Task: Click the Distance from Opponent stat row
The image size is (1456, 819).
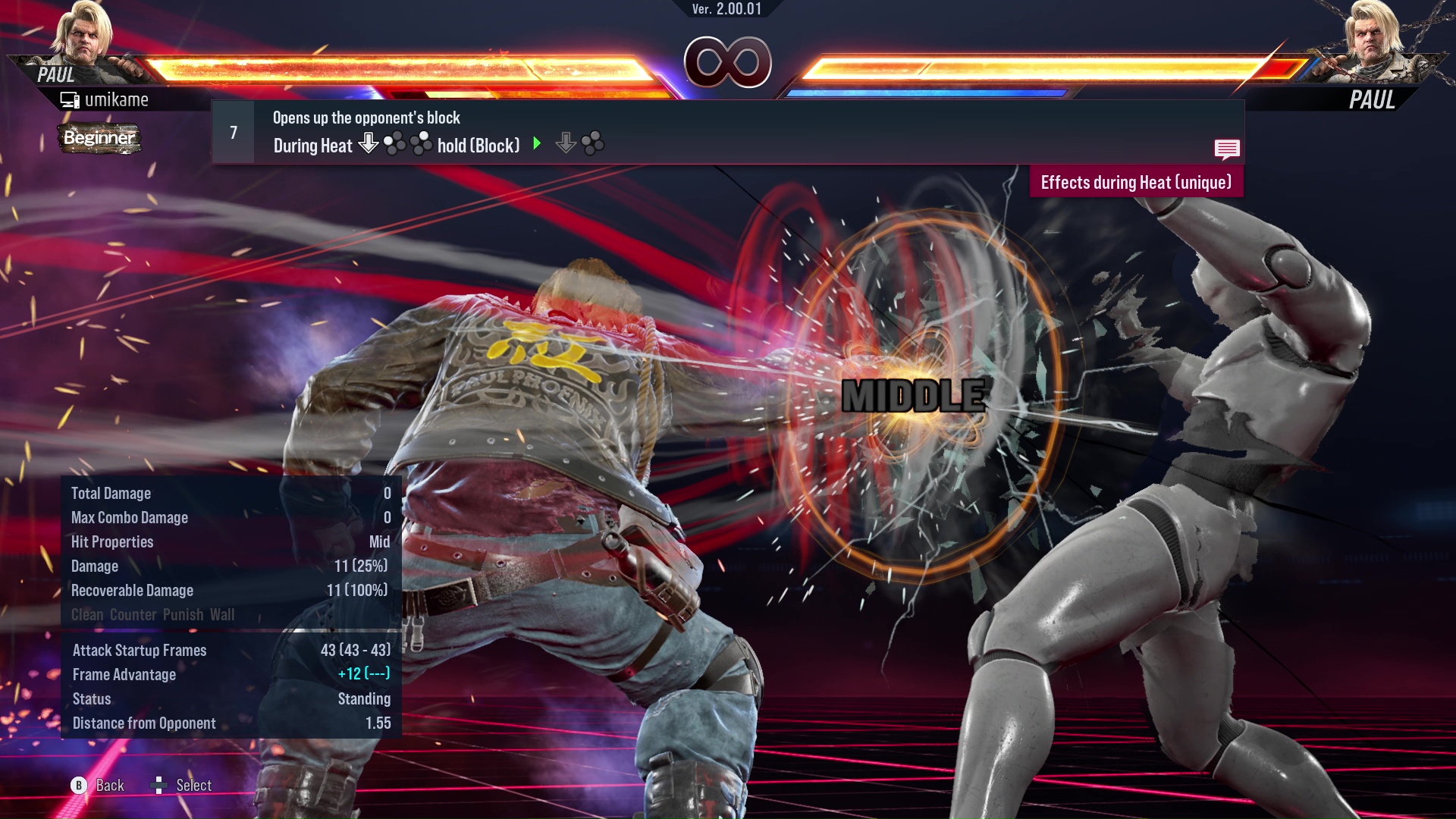Action: (227, 723)
